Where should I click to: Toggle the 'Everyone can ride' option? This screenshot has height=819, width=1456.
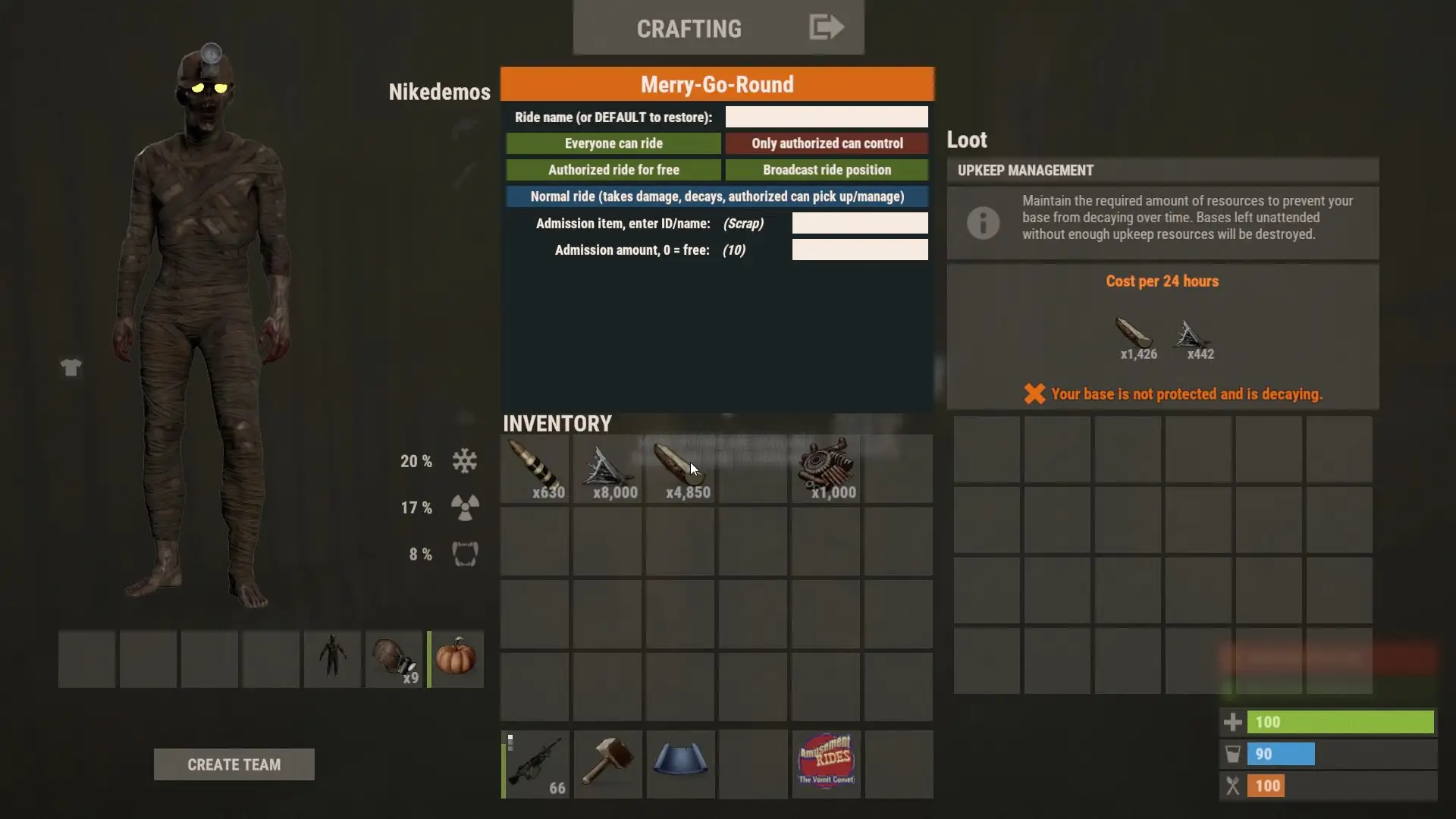click(613, 143)
